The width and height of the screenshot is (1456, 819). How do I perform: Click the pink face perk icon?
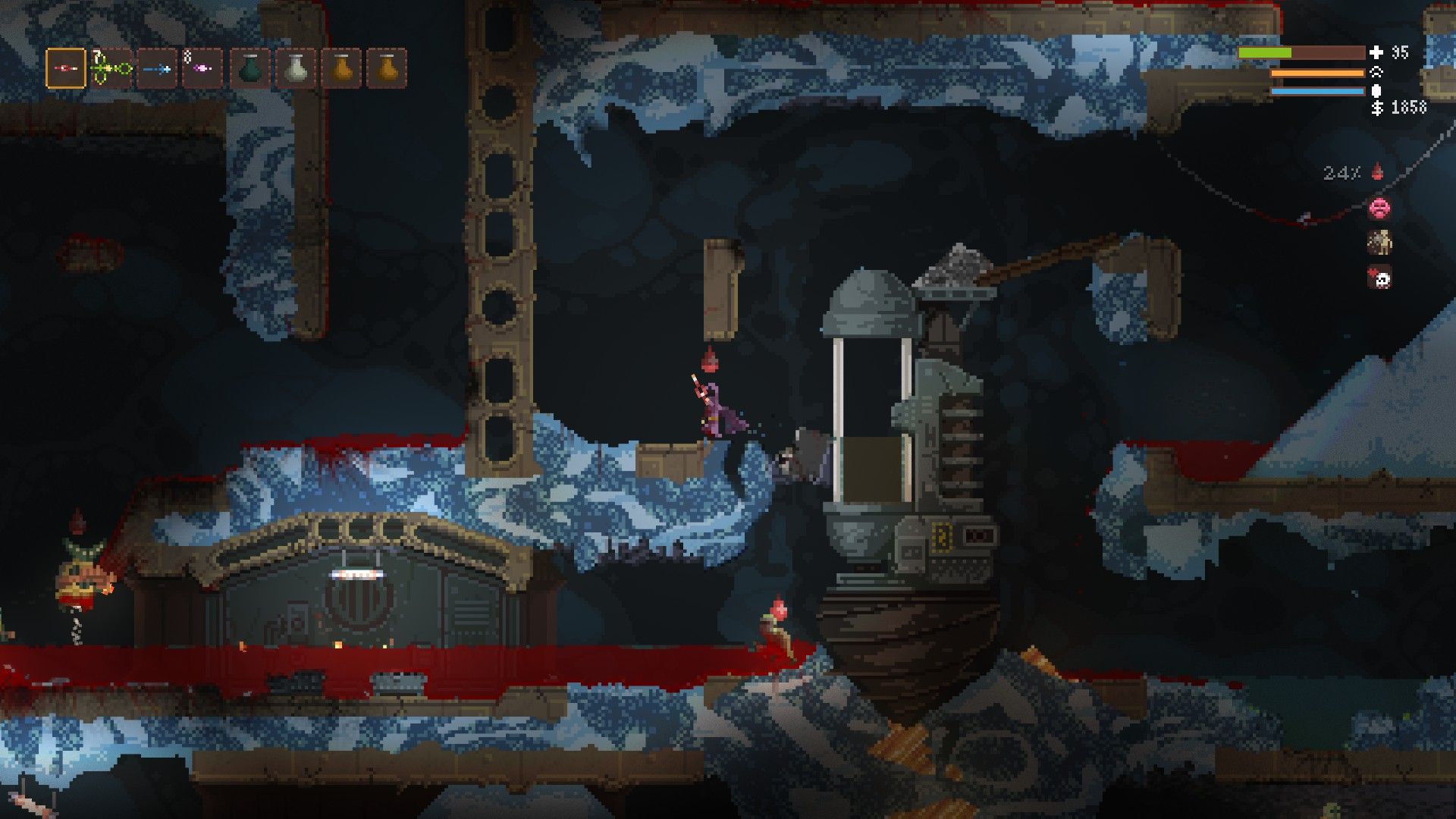point(1379,207)
